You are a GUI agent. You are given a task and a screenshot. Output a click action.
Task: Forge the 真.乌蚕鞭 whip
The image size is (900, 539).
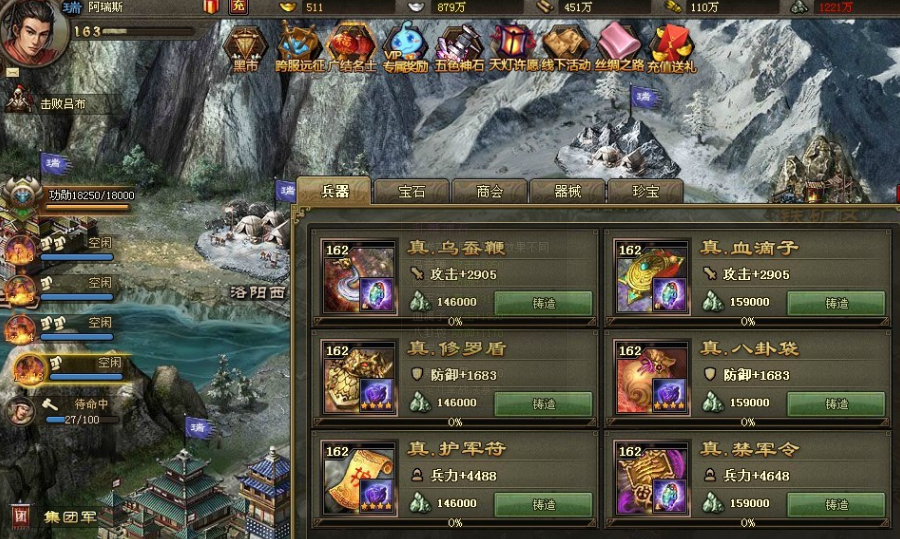click(x=543, y=303)
